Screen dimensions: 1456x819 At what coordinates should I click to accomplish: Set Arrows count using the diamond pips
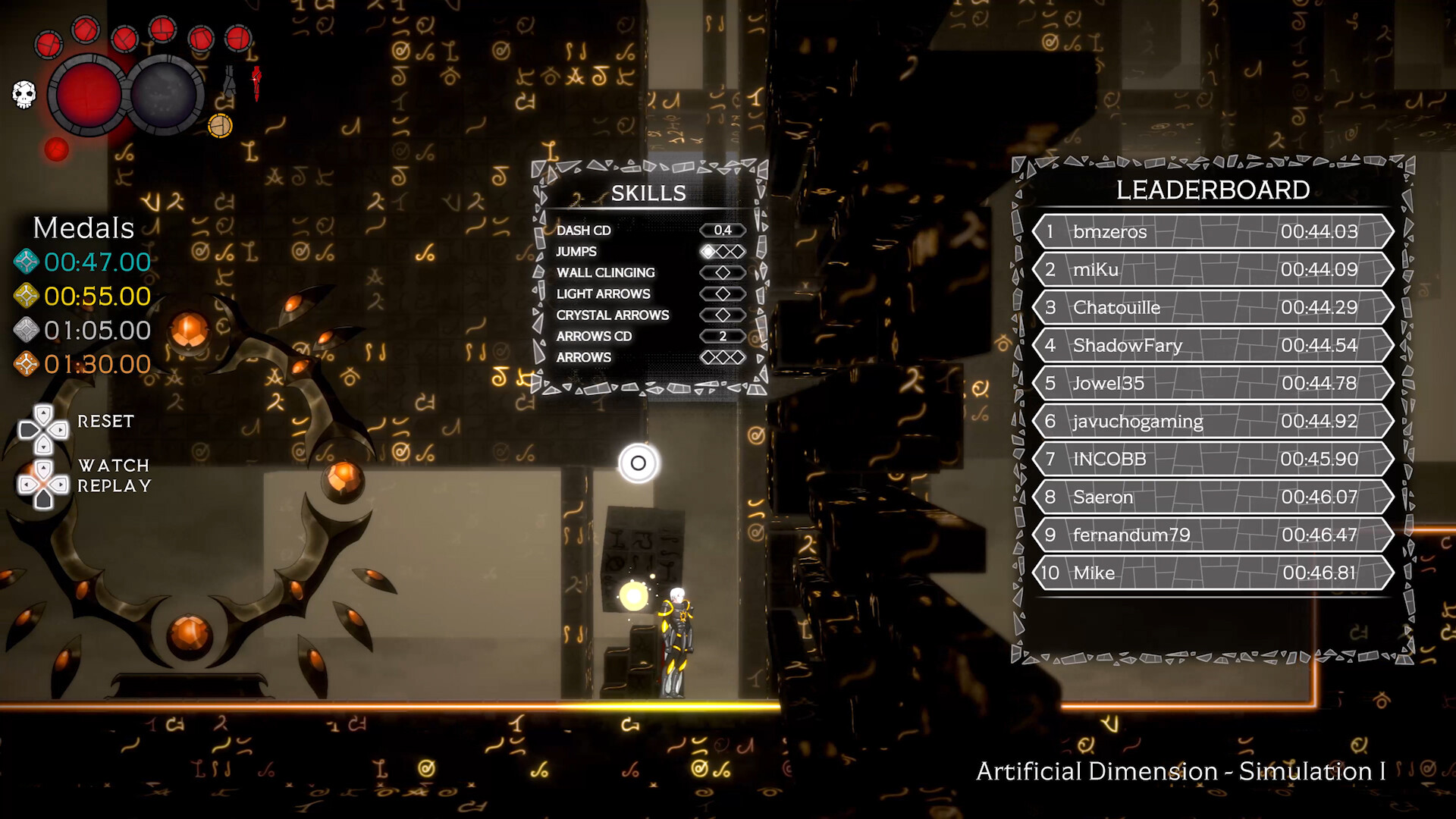pyautogui.click(x=723, y=357)
